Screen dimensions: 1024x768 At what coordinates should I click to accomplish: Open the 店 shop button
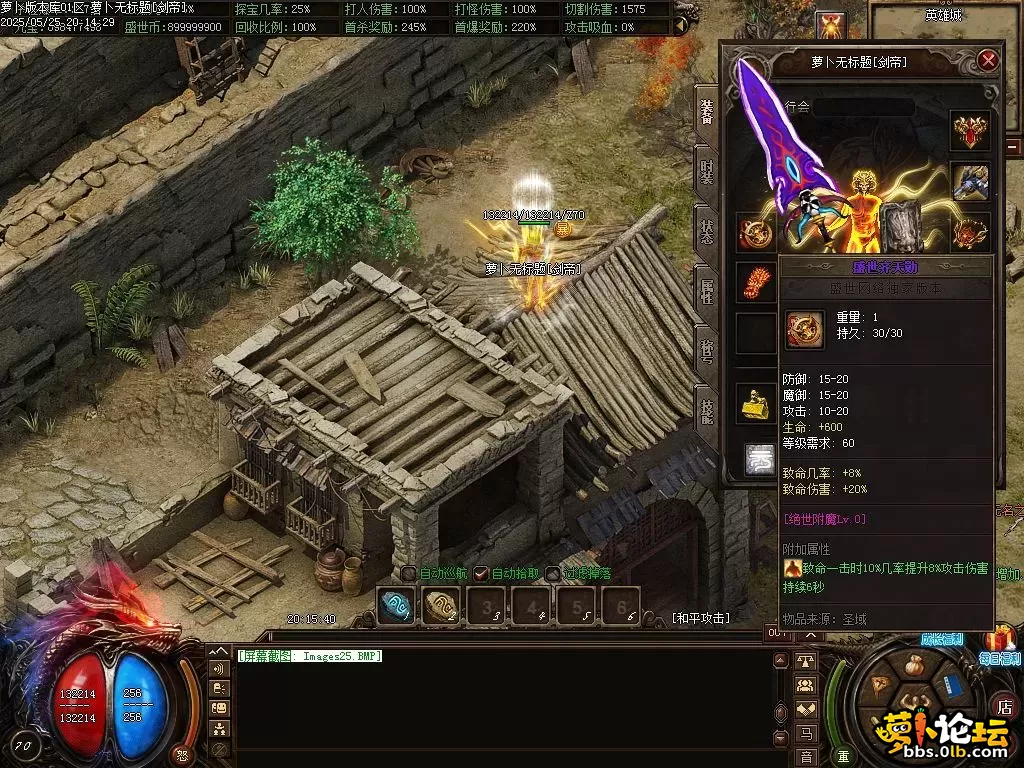pos(1004,705)
